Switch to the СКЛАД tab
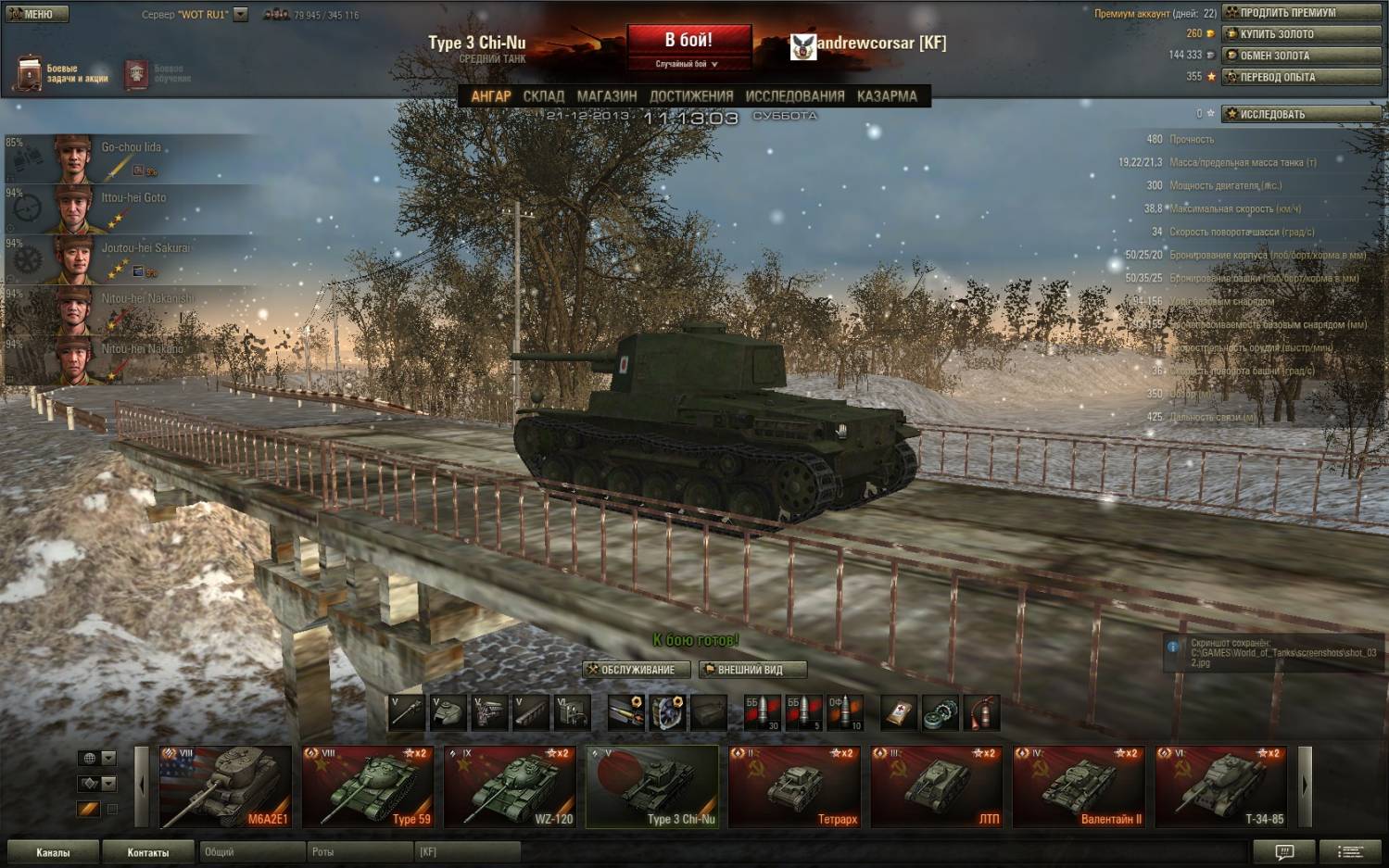The height and width of the screenshot is (868, 1389). (x=543, y=96)
